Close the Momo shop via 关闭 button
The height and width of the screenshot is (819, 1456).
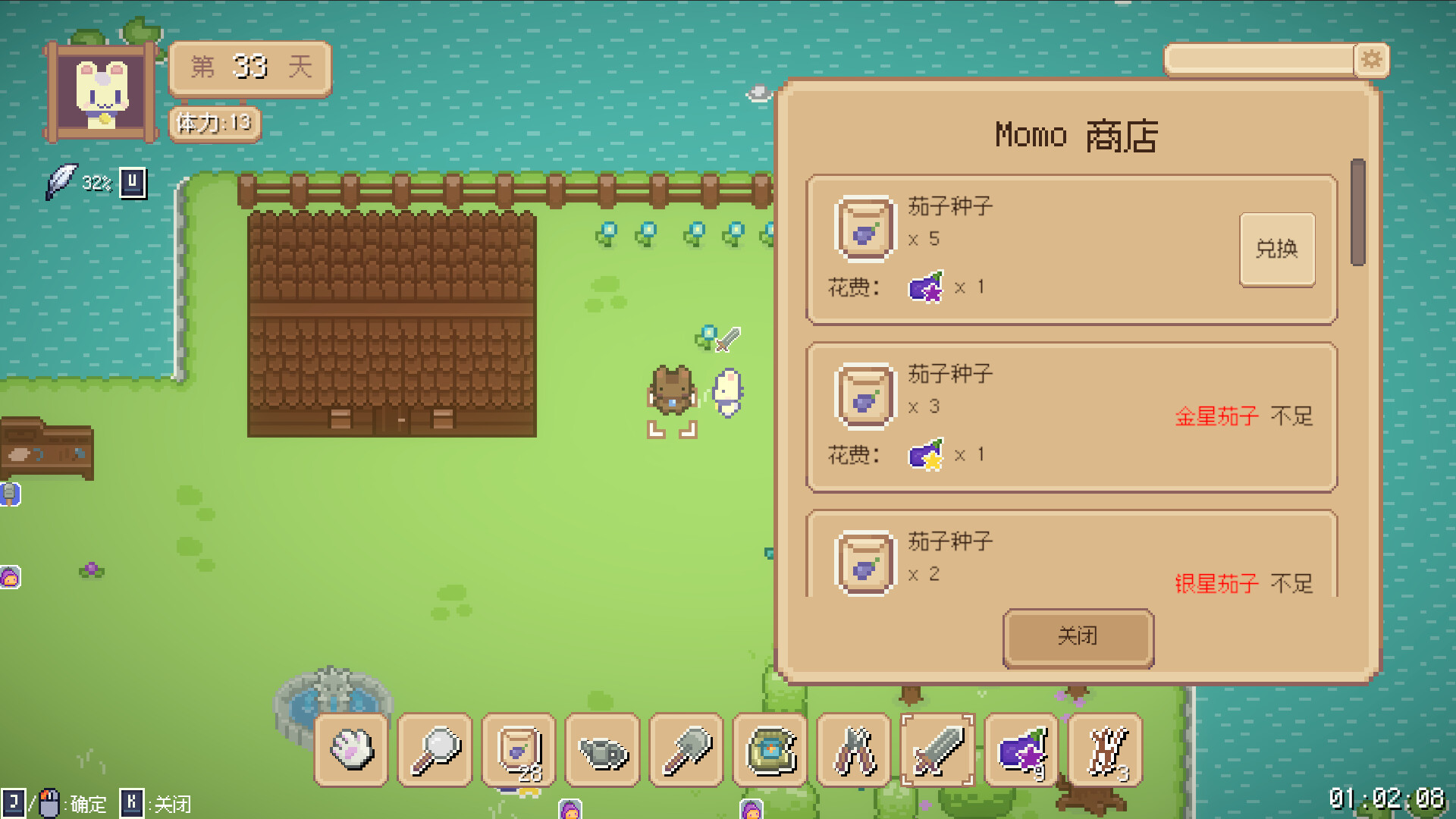pos(1078,637)
